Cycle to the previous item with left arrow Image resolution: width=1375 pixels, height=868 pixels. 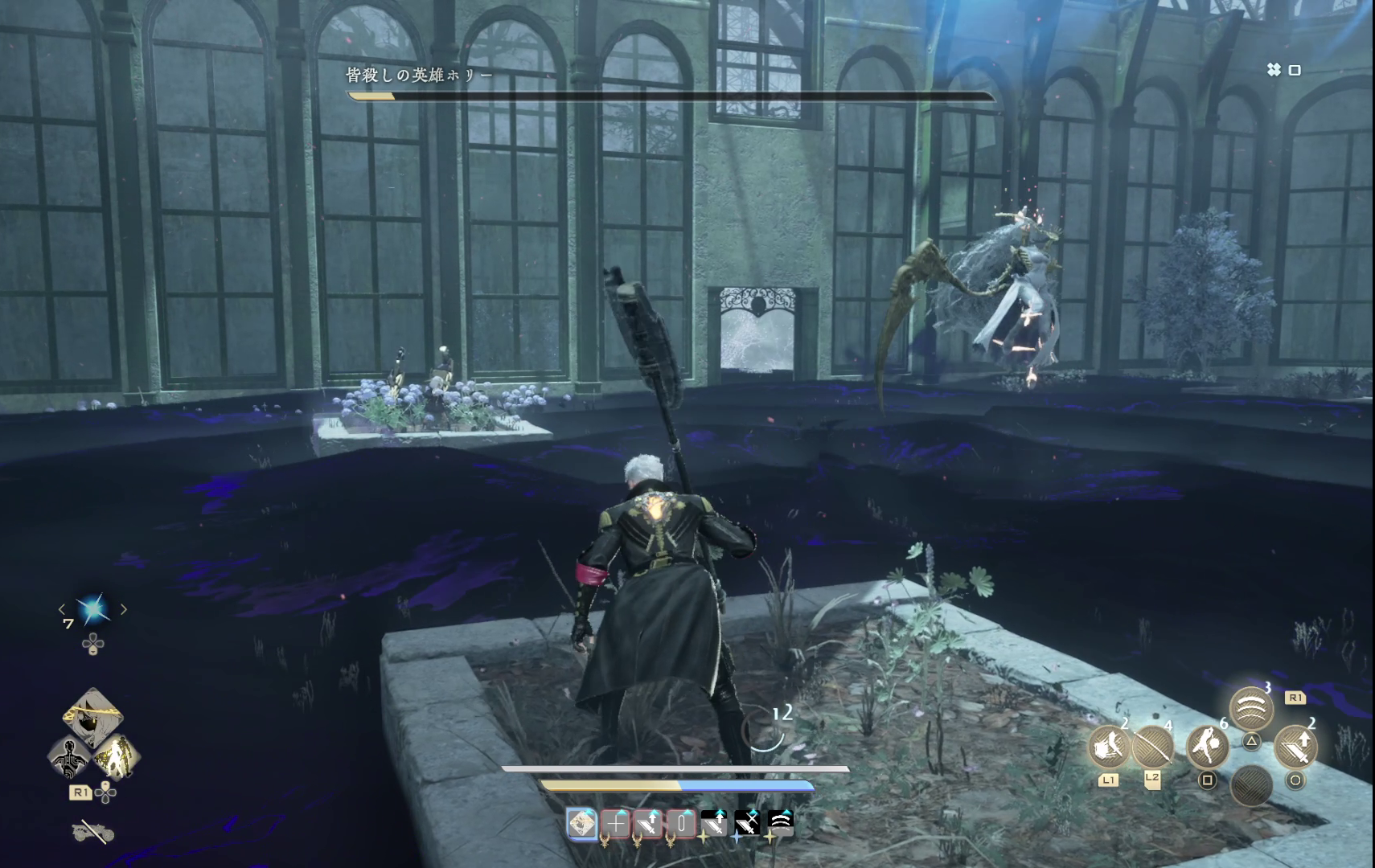pos(63,610)
